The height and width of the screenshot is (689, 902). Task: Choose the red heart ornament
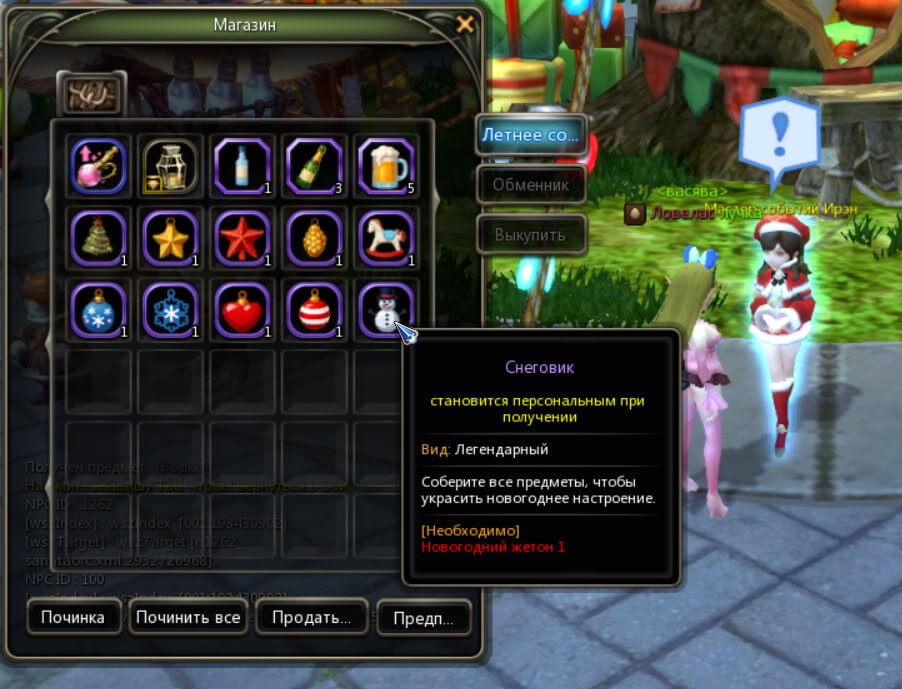pyautogui.click(x=242, y=309)
